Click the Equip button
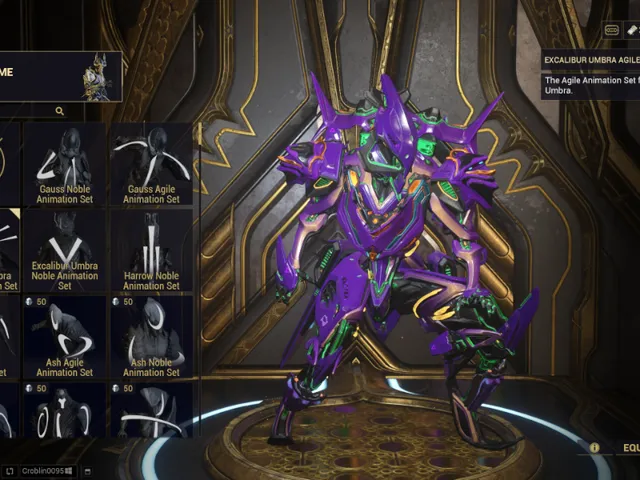The width and height of the screenshot is (640, 480). click(628, 448)
